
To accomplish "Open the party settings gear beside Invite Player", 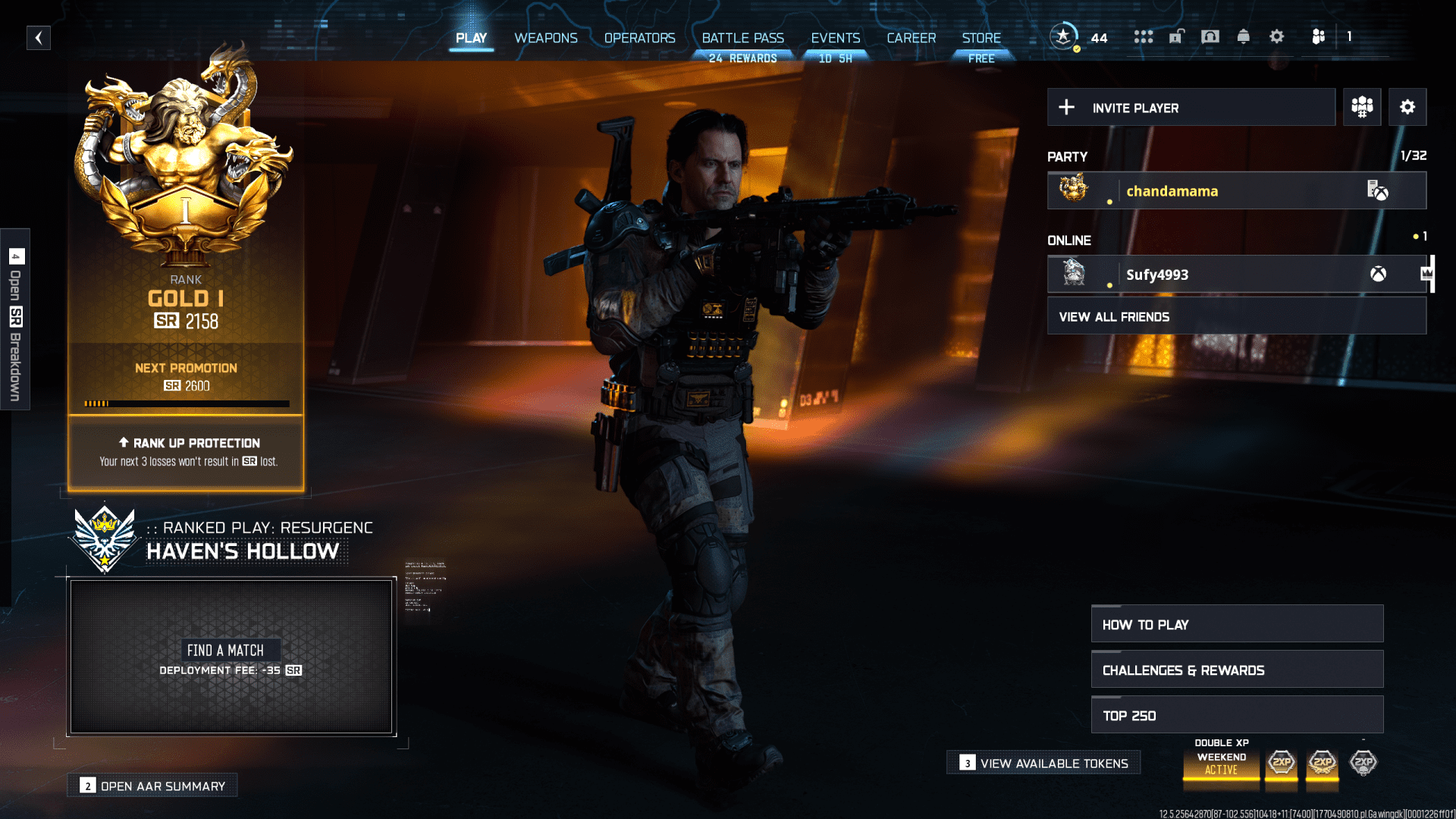I will (1408, 107).
